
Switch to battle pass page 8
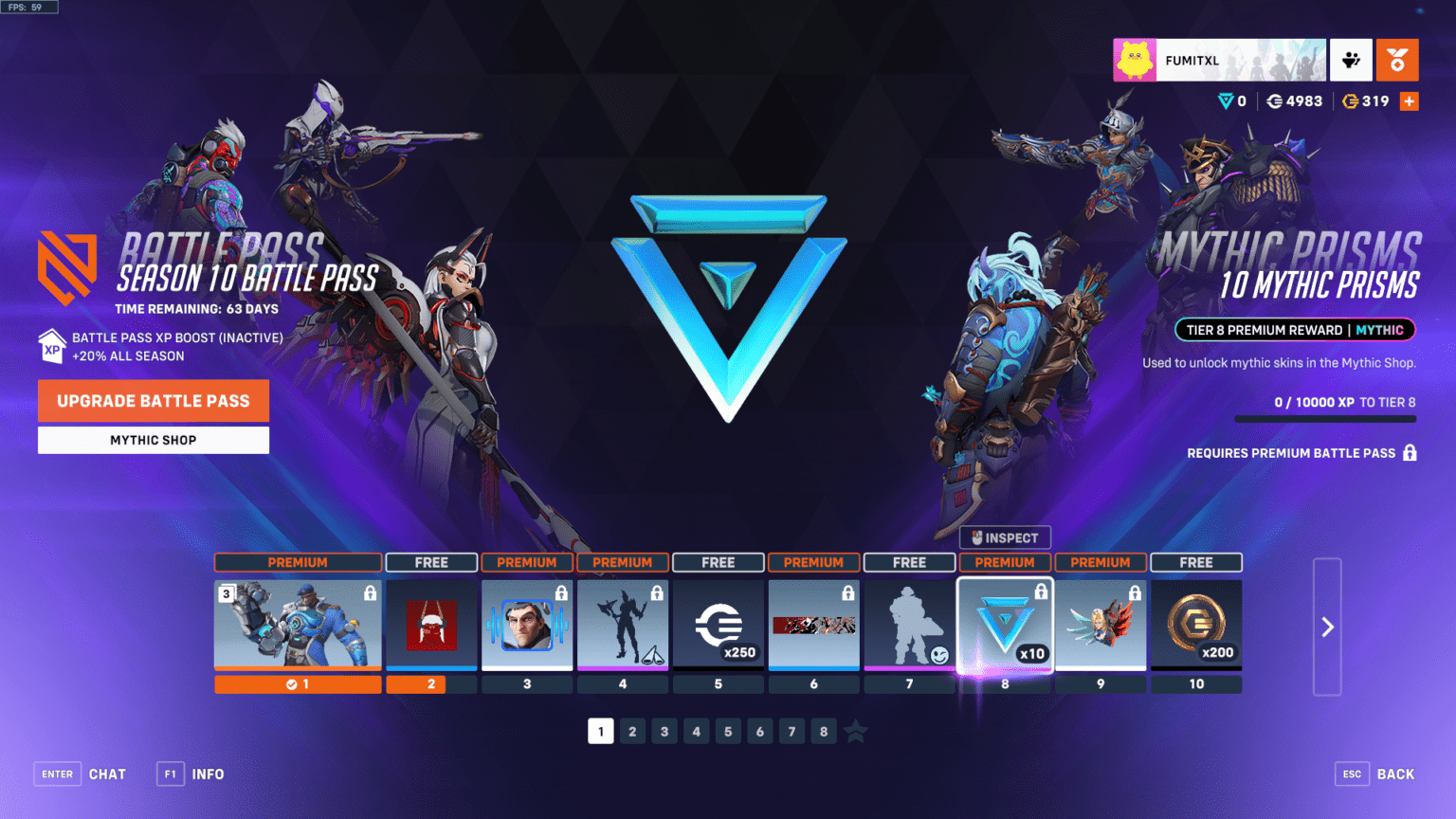click(x=823, y=731)
